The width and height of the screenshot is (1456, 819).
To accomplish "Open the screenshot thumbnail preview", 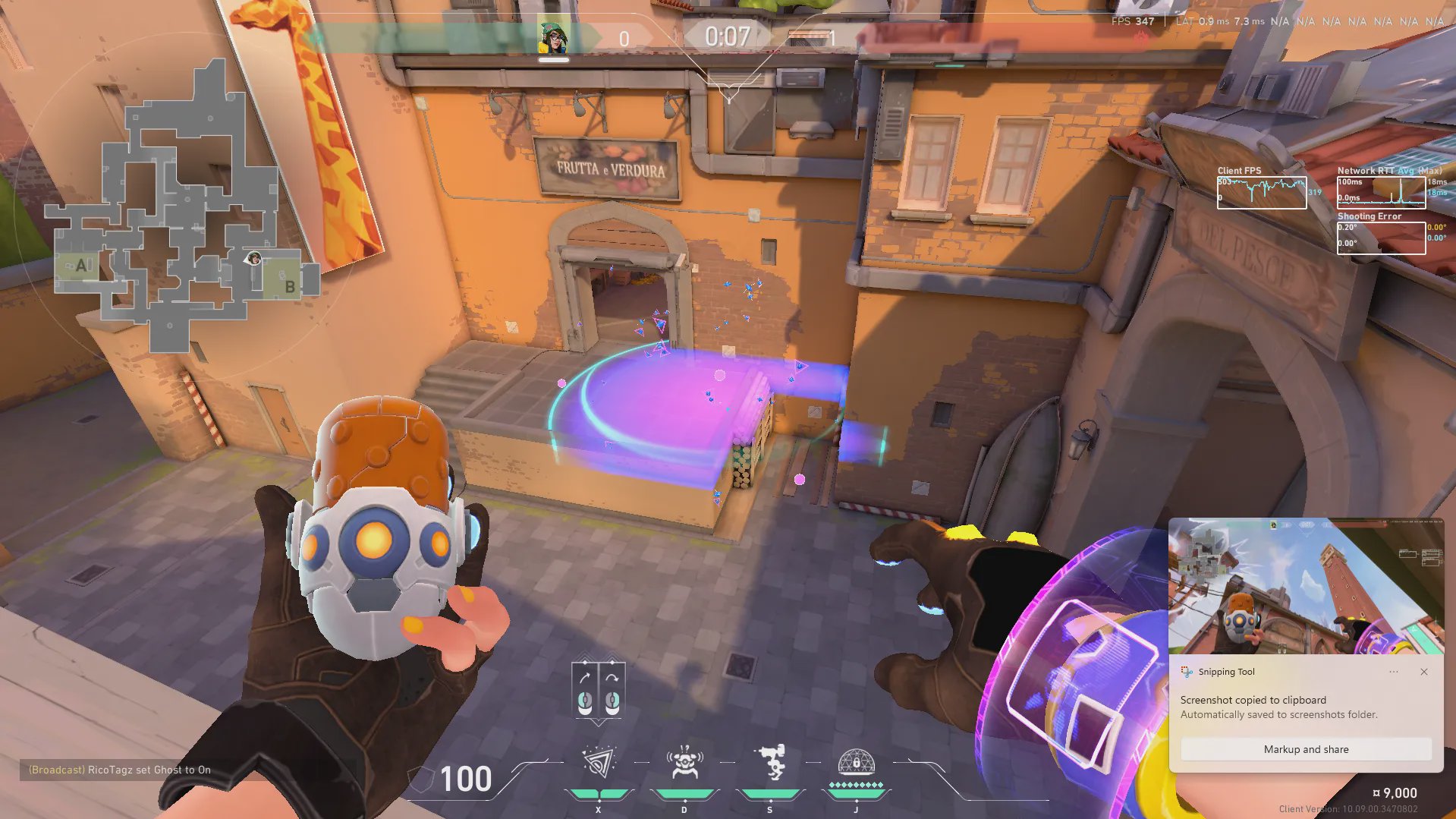I will [1306, 586].
